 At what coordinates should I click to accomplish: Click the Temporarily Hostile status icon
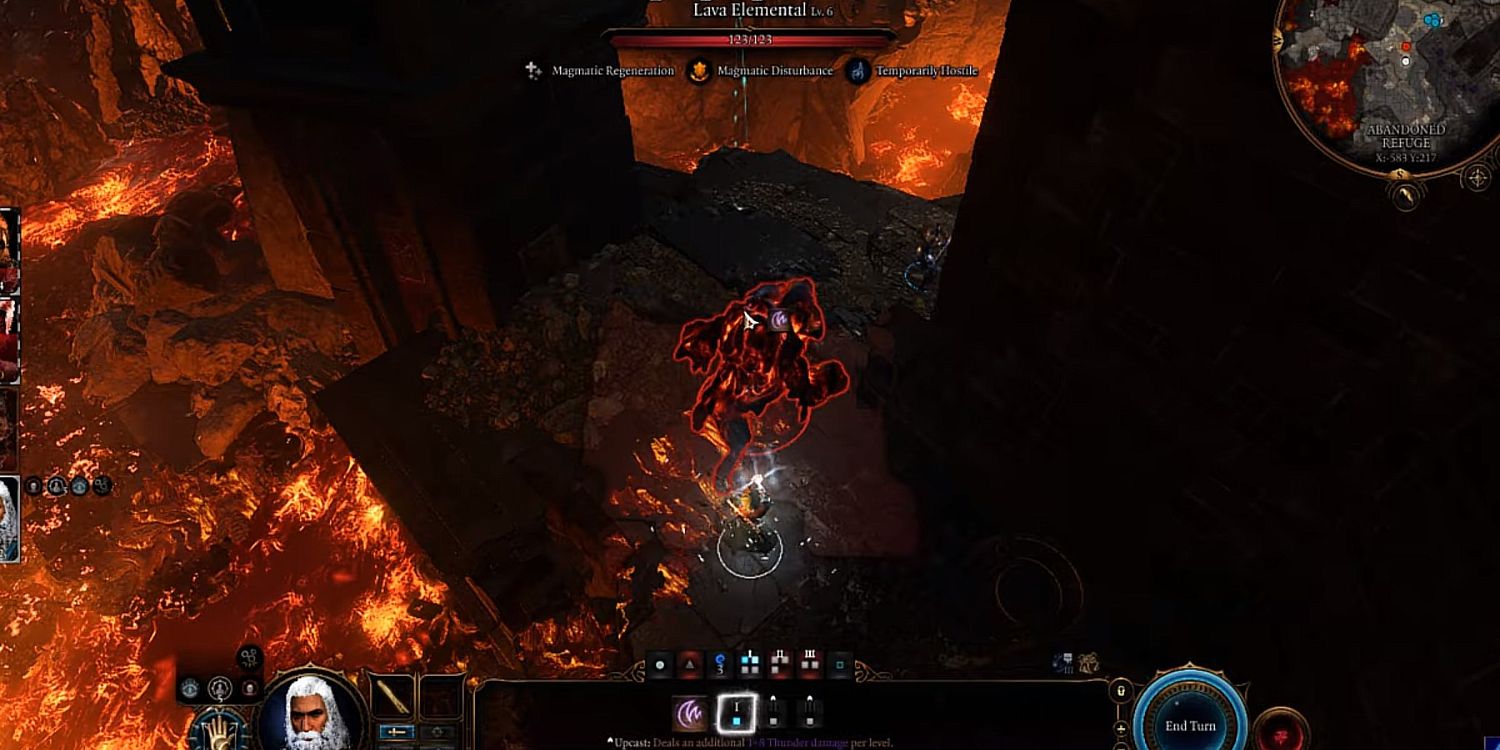(x=858, y=71)
